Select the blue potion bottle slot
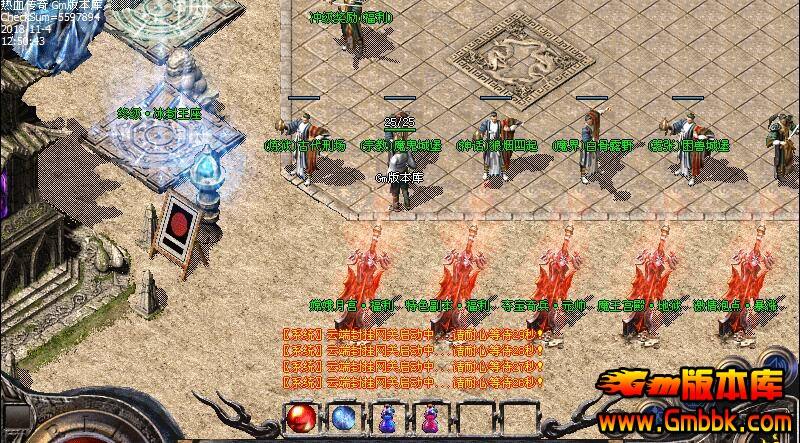 click(x=387, y=418)
